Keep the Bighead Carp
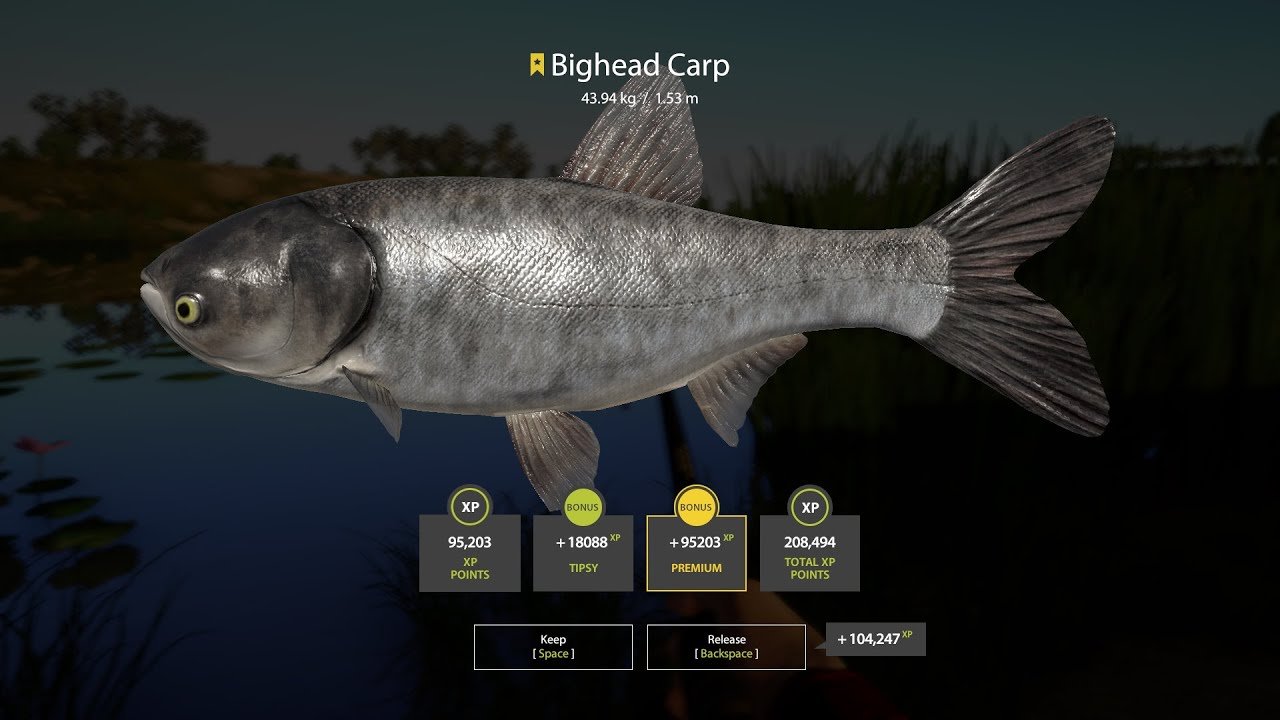Viewport: 1280px width, 720px height. pyautogui.click(x=553, y=646)
